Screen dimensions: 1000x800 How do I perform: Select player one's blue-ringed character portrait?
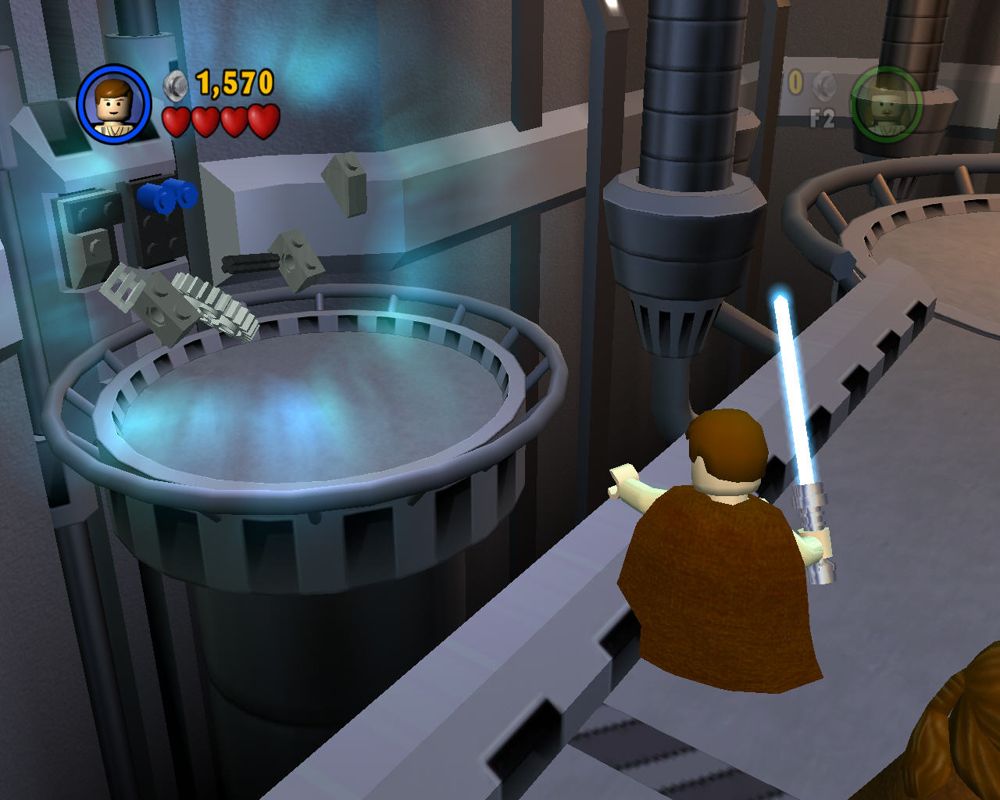coord(113,102)
